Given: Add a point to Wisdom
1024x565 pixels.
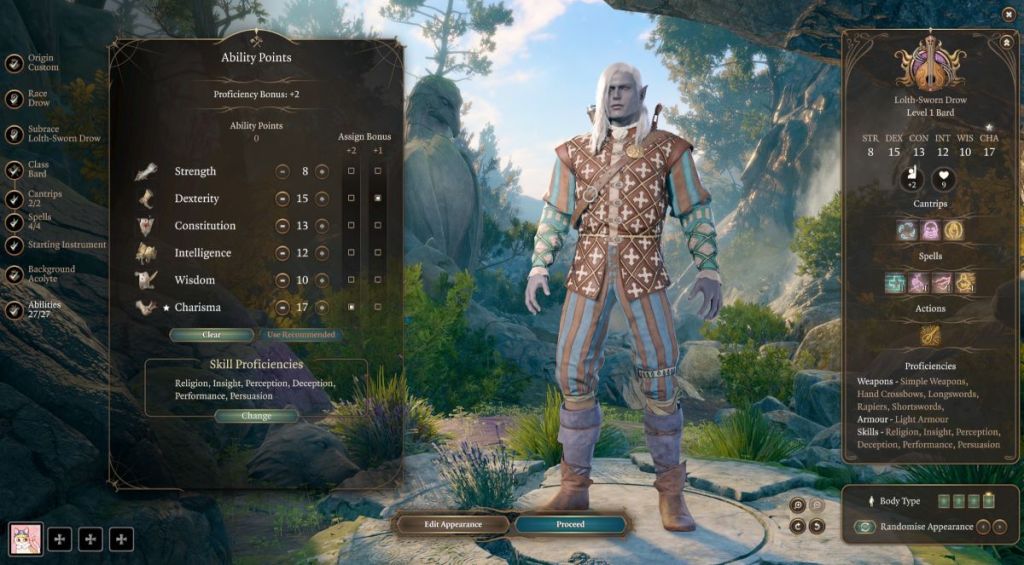Looking at the screenshot, I should tap(322, 280).
